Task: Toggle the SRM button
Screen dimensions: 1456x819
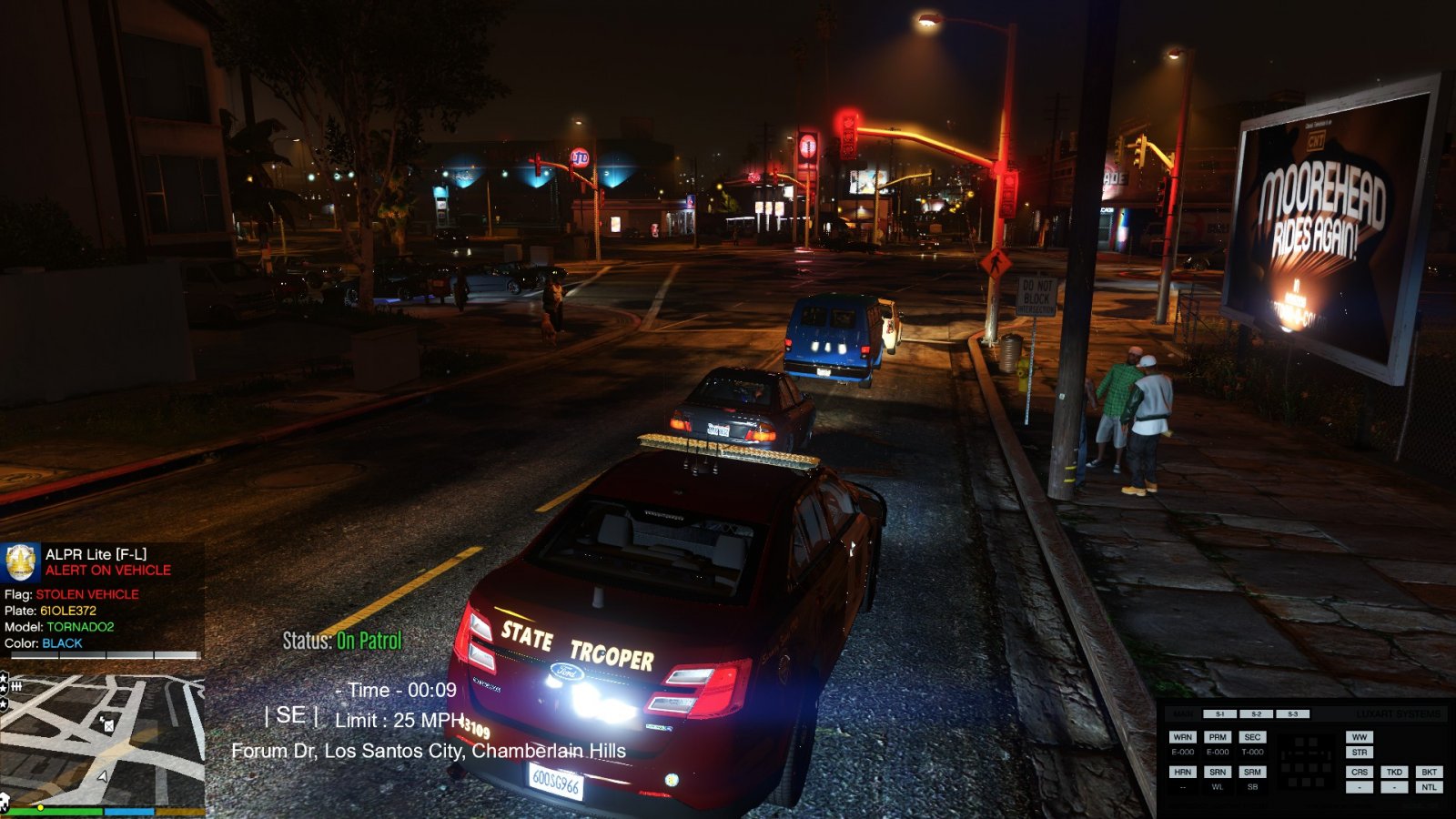Action: pos(1252,772)
